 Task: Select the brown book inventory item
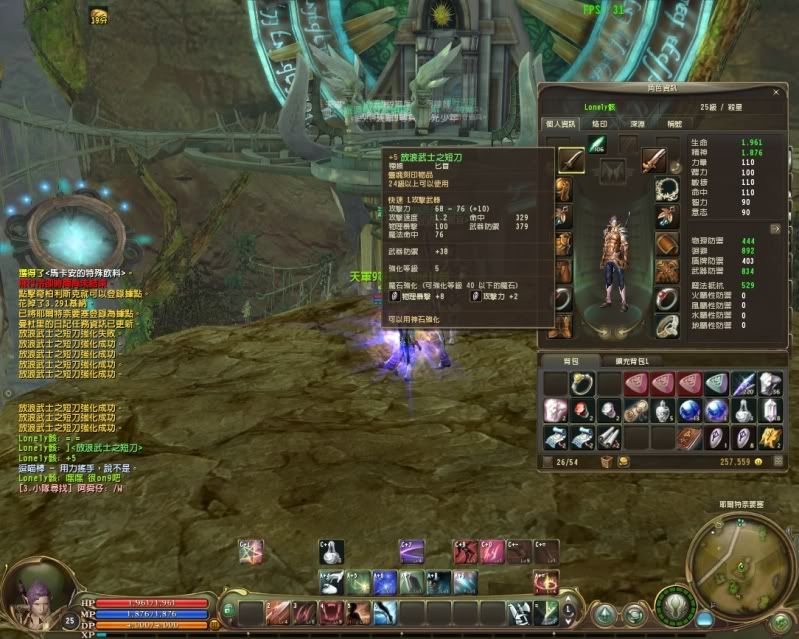tap(690, 437)
